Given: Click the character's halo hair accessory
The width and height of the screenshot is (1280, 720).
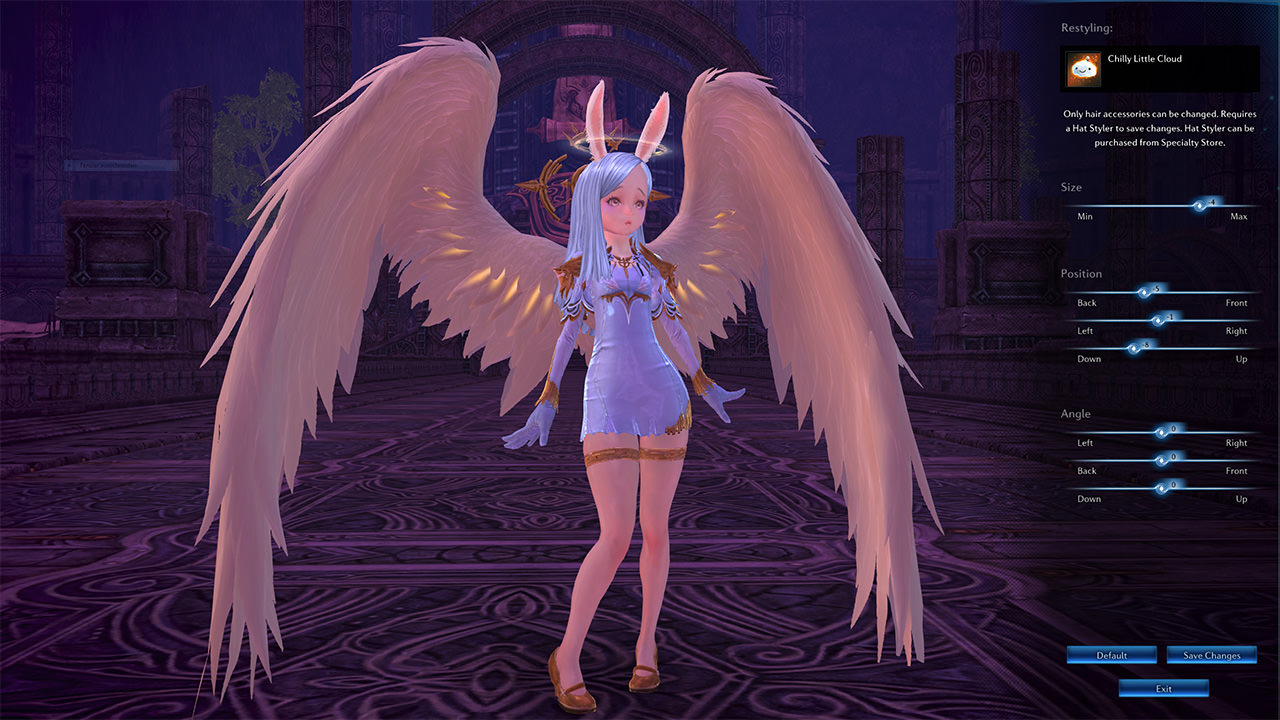Looking at the screenshot, I should pos(625,147).
